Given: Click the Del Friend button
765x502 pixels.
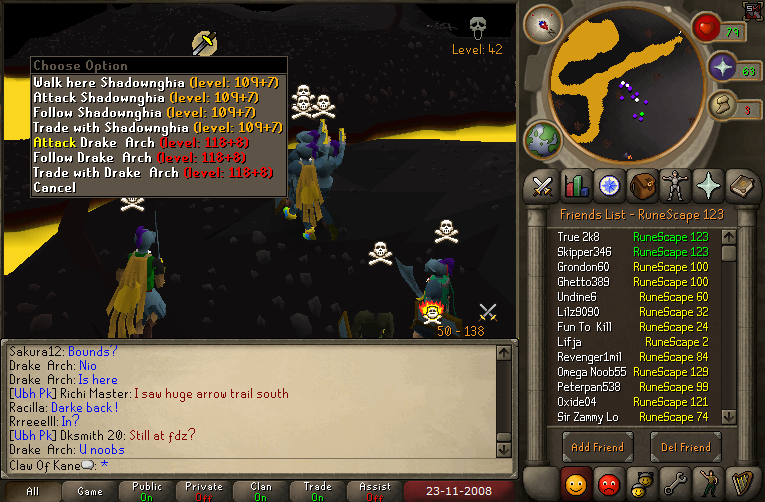Looking at the screenshot, I should click(x=686, y=447).
